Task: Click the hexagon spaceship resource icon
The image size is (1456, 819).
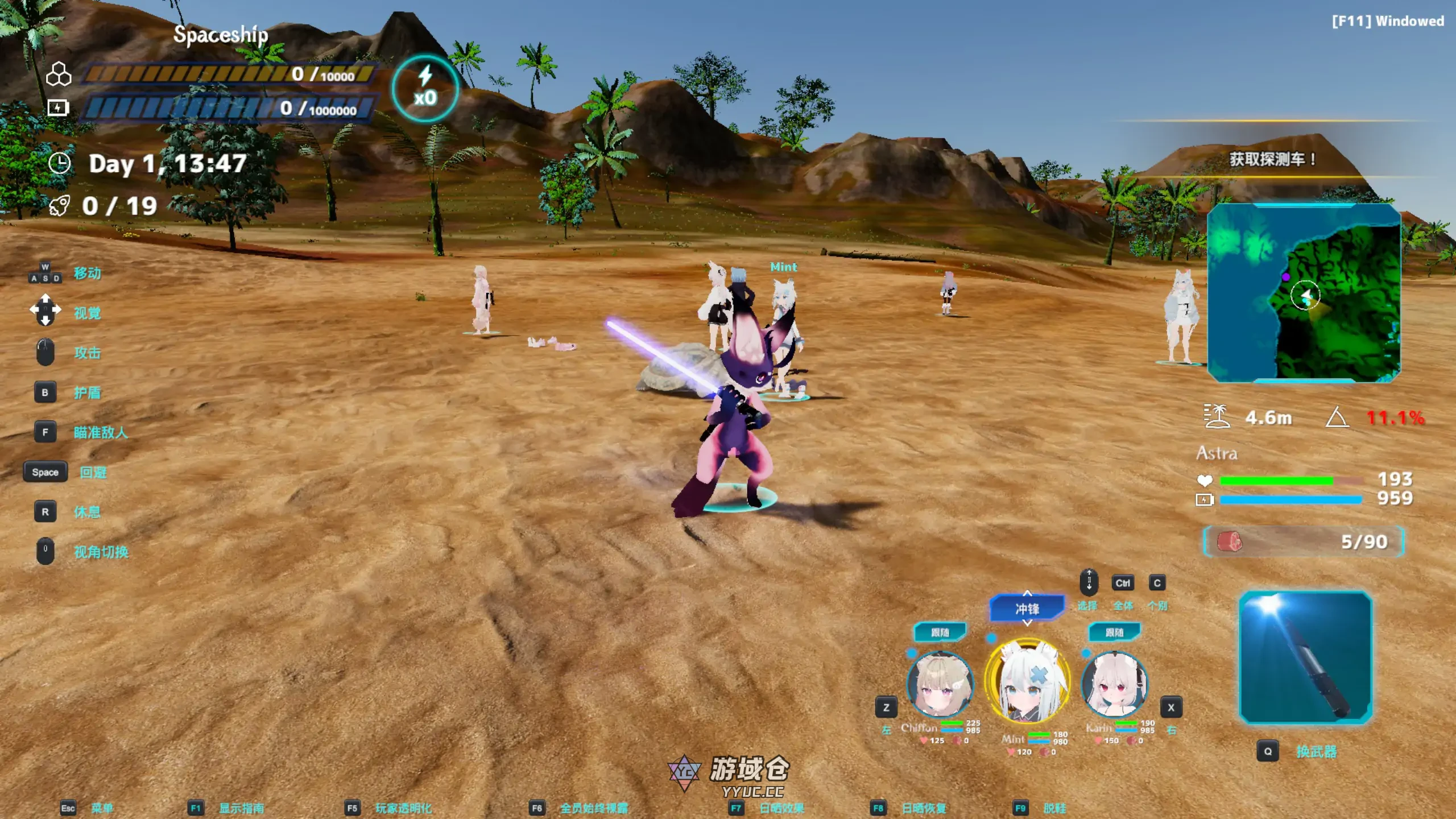Action: pyautogui.click(x=59, y=74)
